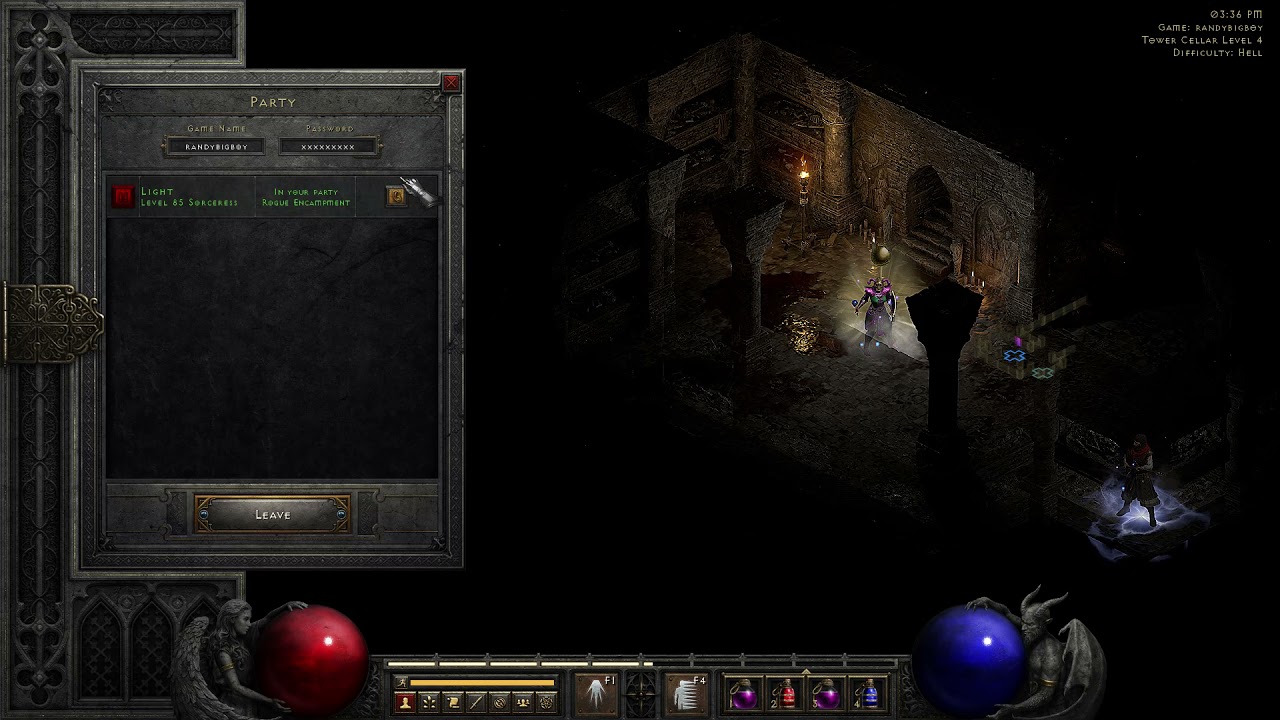Viewport: 1280px width, 720px height.
Task: Click the Game Name field
Action: (216, 147)
